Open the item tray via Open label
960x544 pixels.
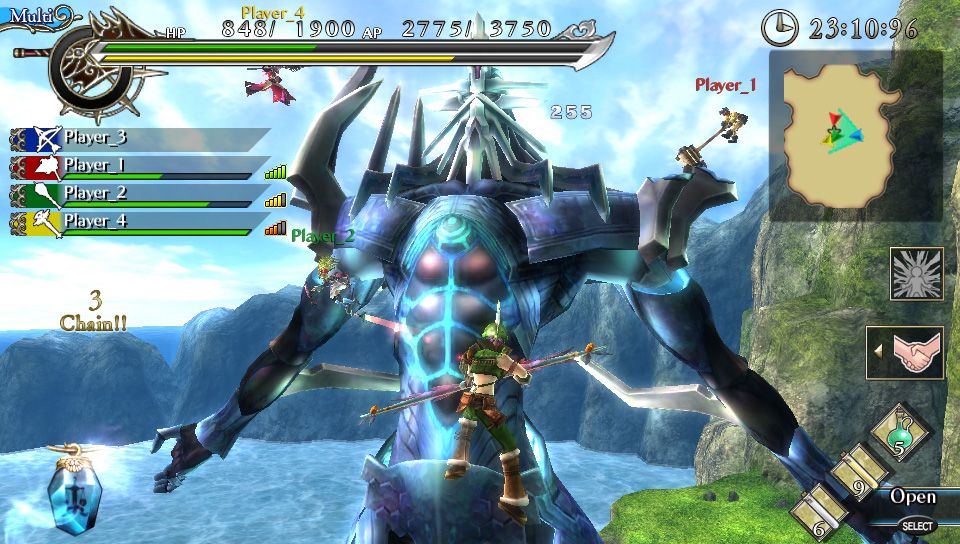tap(912, 497)
